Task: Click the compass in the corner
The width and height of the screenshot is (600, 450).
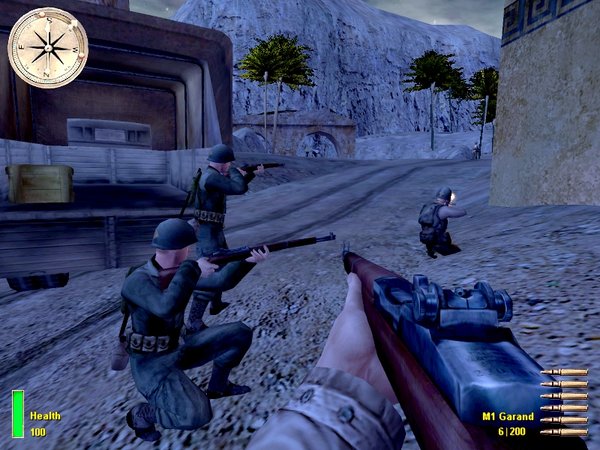Action: (47, 47)
